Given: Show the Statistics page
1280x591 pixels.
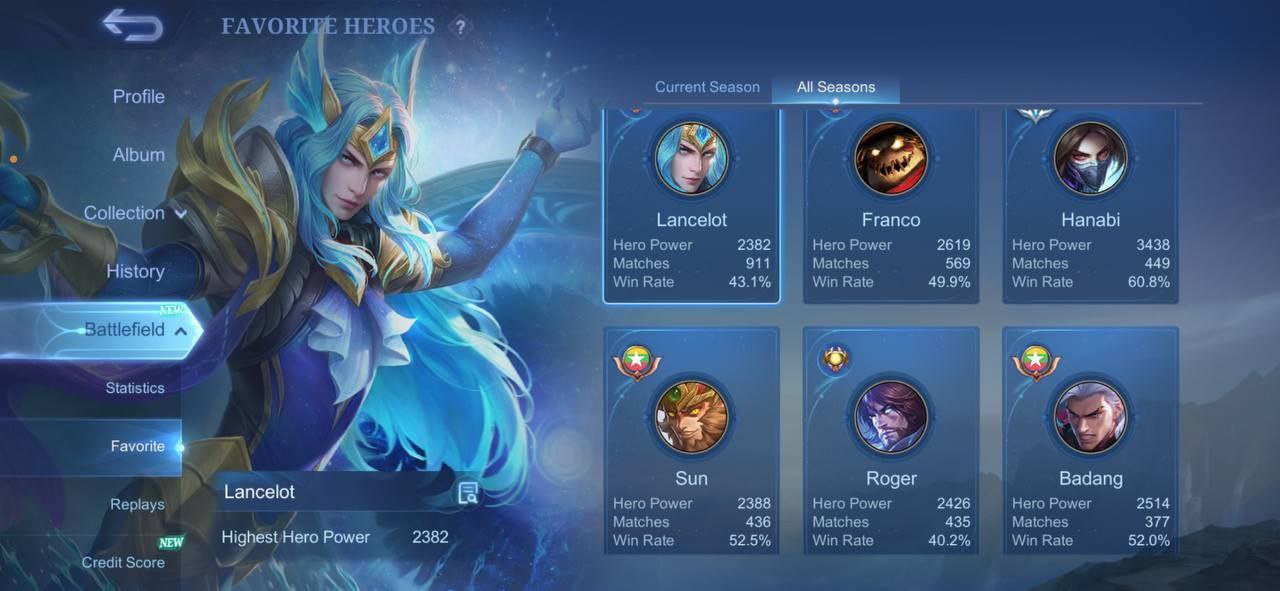Looking at the screenshot, I should pos(135,388).
